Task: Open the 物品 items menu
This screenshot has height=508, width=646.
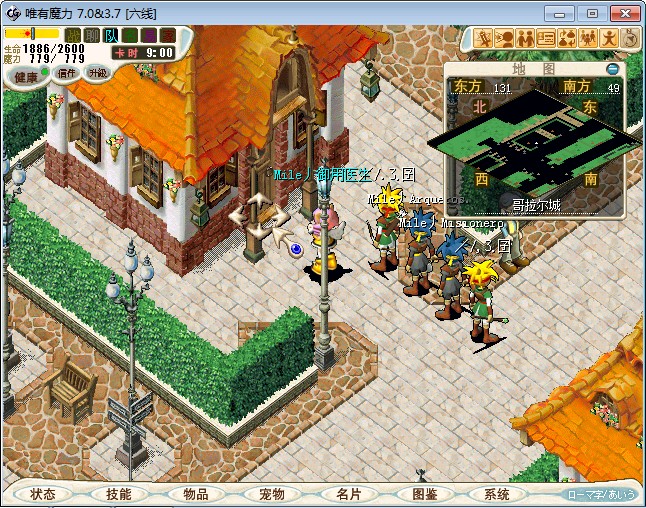Action: point(195,494)
